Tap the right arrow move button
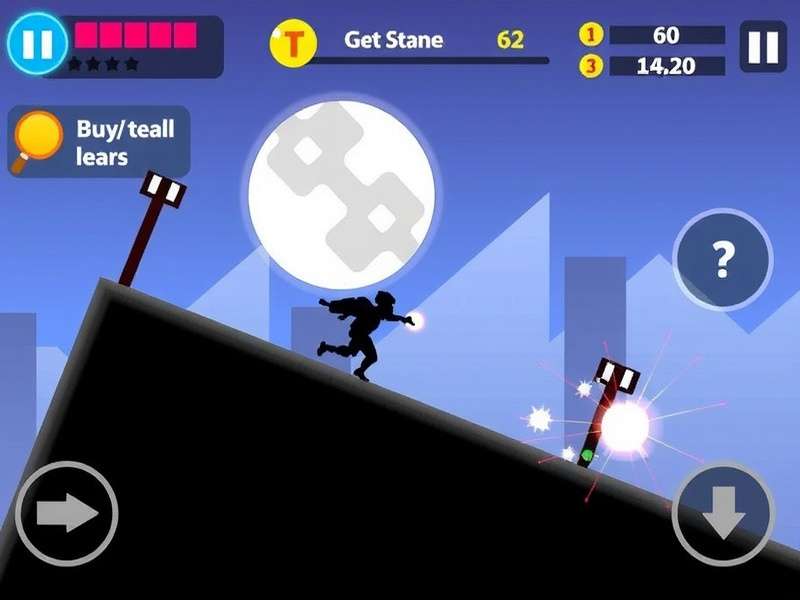The height and width of the screenshot is (600, 800). 66,514
